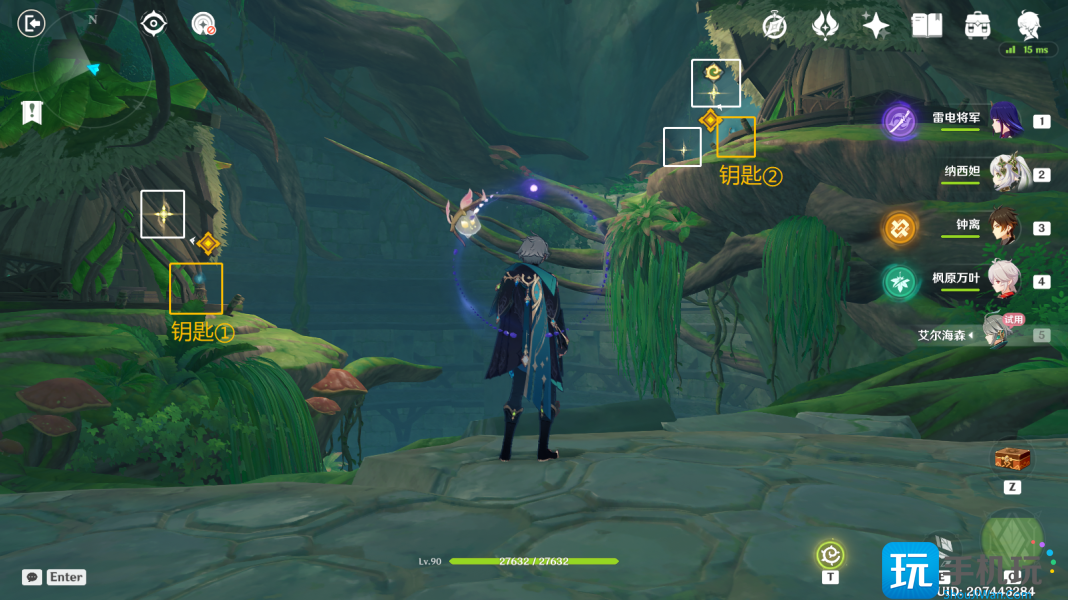The image size is (1068, 600).
Task: Click the dart-like icon with red badge
Action: pyautogui.click(x=204, y=24)
